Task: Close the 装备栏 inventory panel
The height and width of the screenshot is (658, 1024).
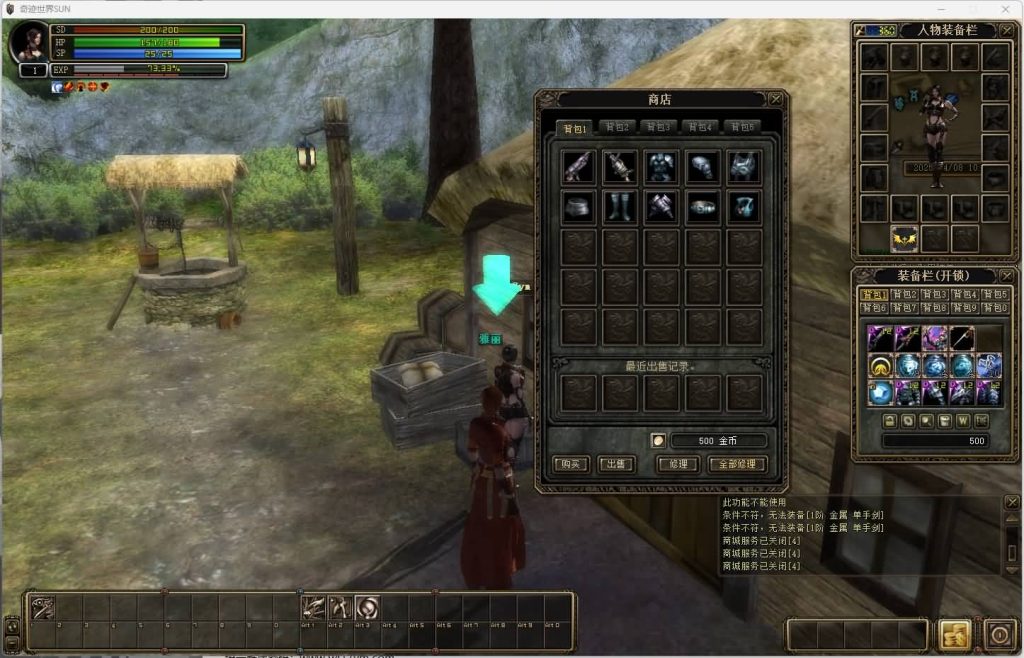Action: pos(1004,275)
